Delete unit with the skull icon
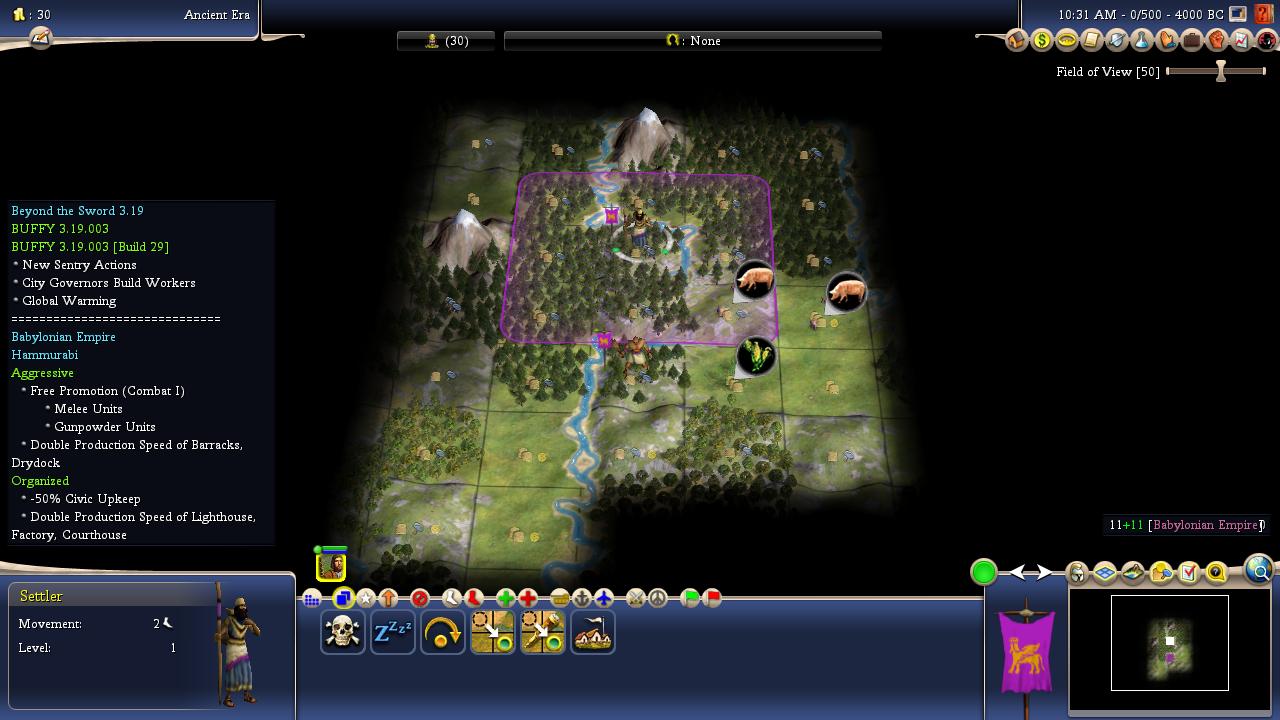1280x720 pixels. [343, 633]
